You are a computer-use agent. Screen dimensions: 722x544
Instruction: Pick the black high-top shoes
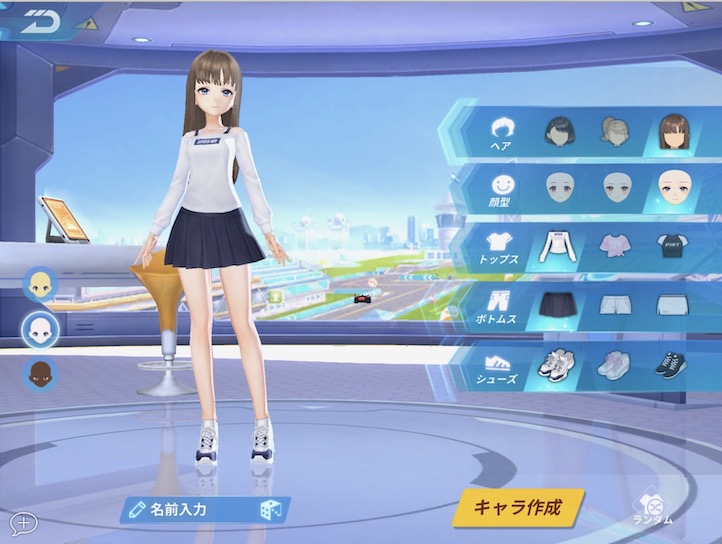coord(670,364)
